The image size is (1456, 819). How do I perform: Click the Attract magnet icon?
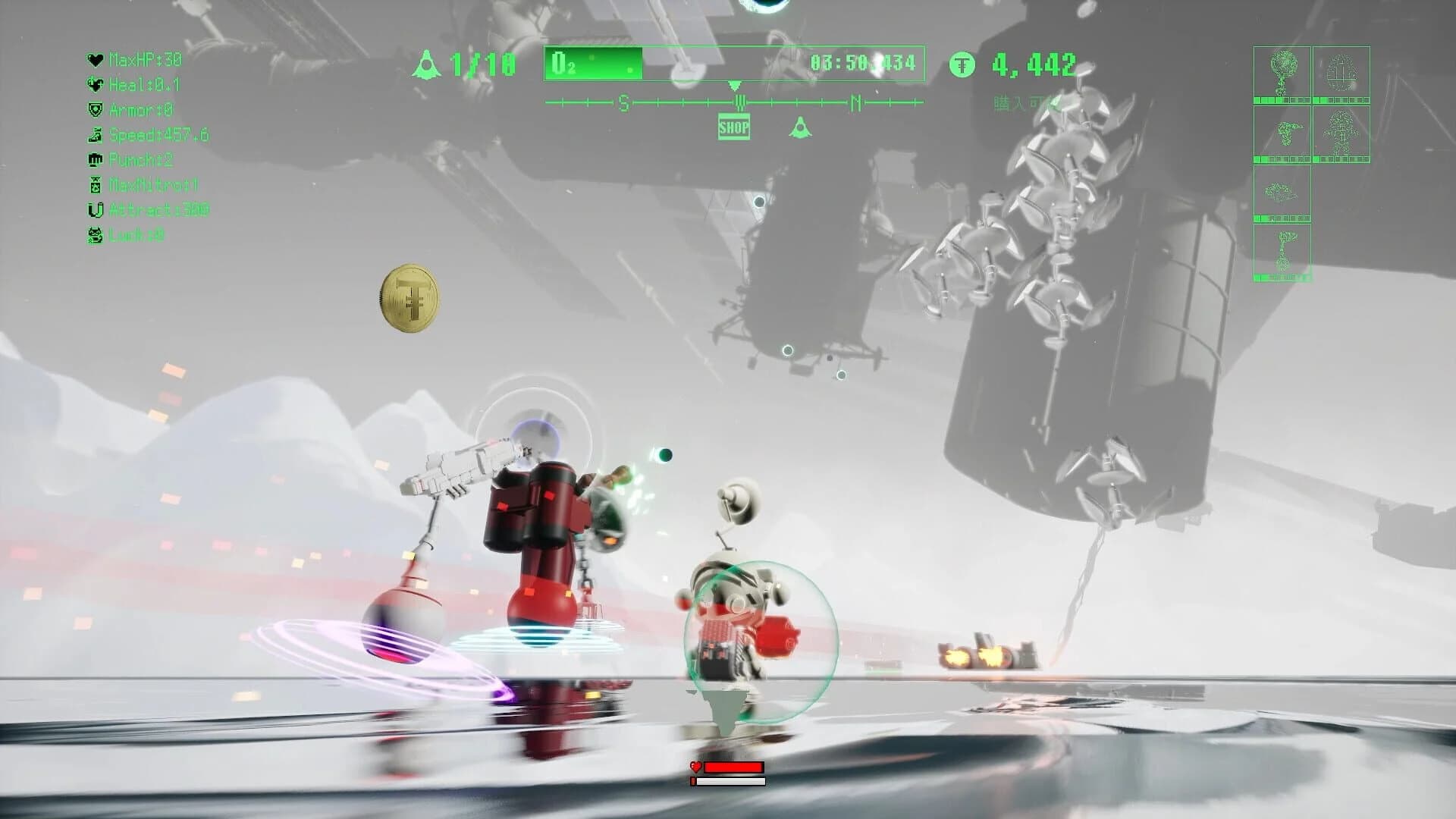[96, 210]
